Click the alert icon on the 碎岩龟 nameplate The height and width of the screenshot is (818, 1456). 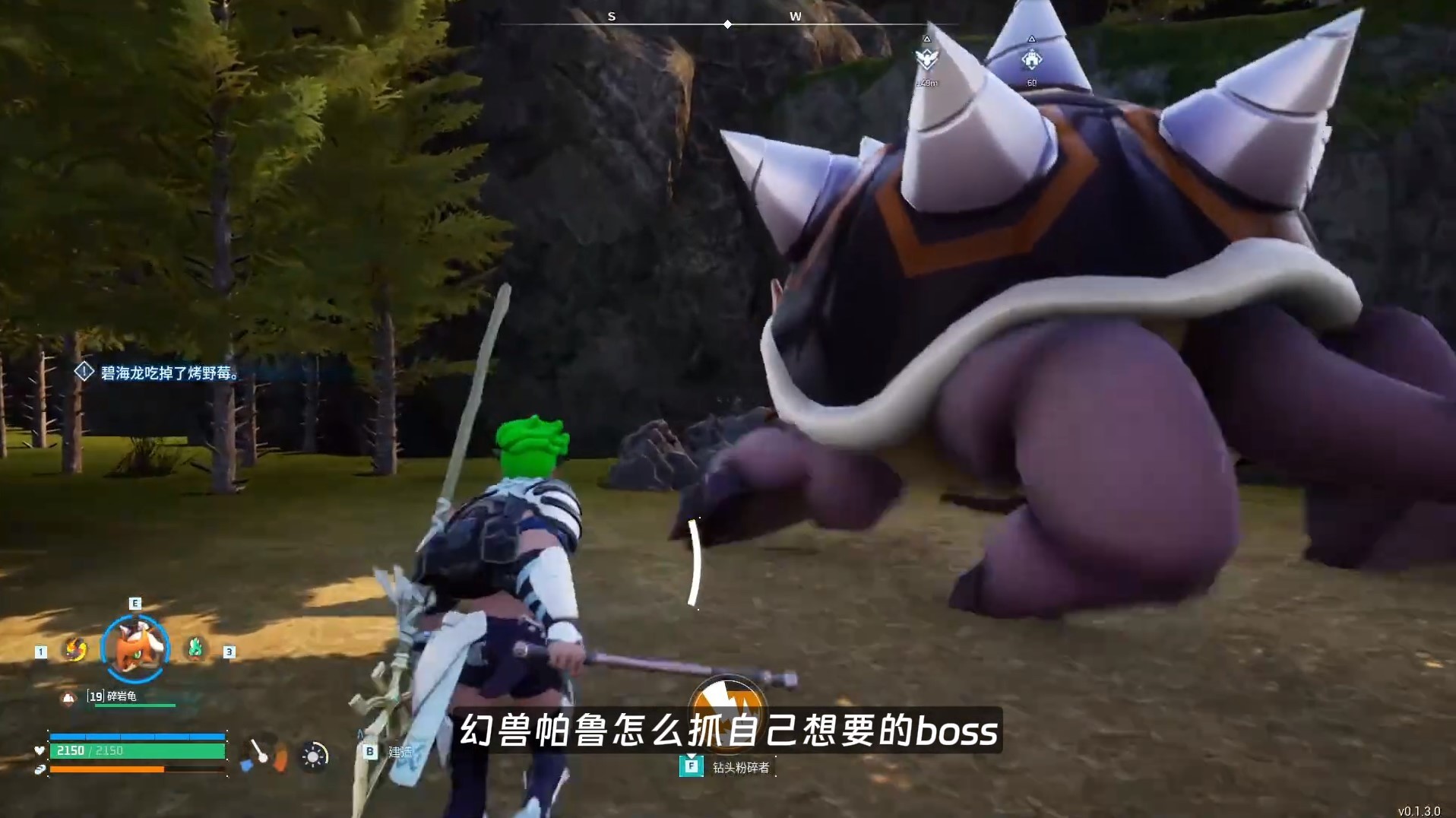pyautogui.click(x=69, y=698)
